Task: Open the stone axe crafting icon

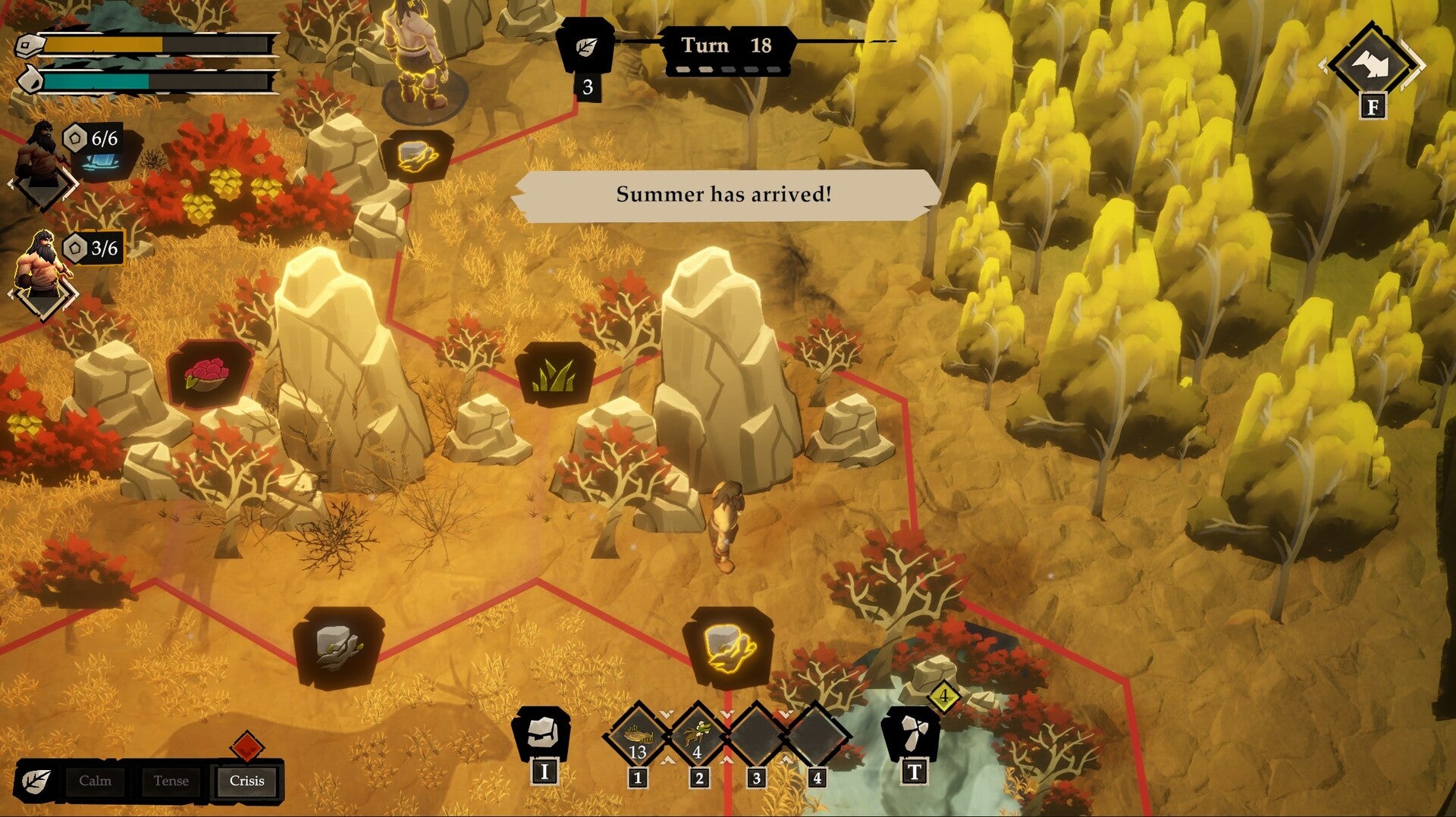Action: click(912, 732)
